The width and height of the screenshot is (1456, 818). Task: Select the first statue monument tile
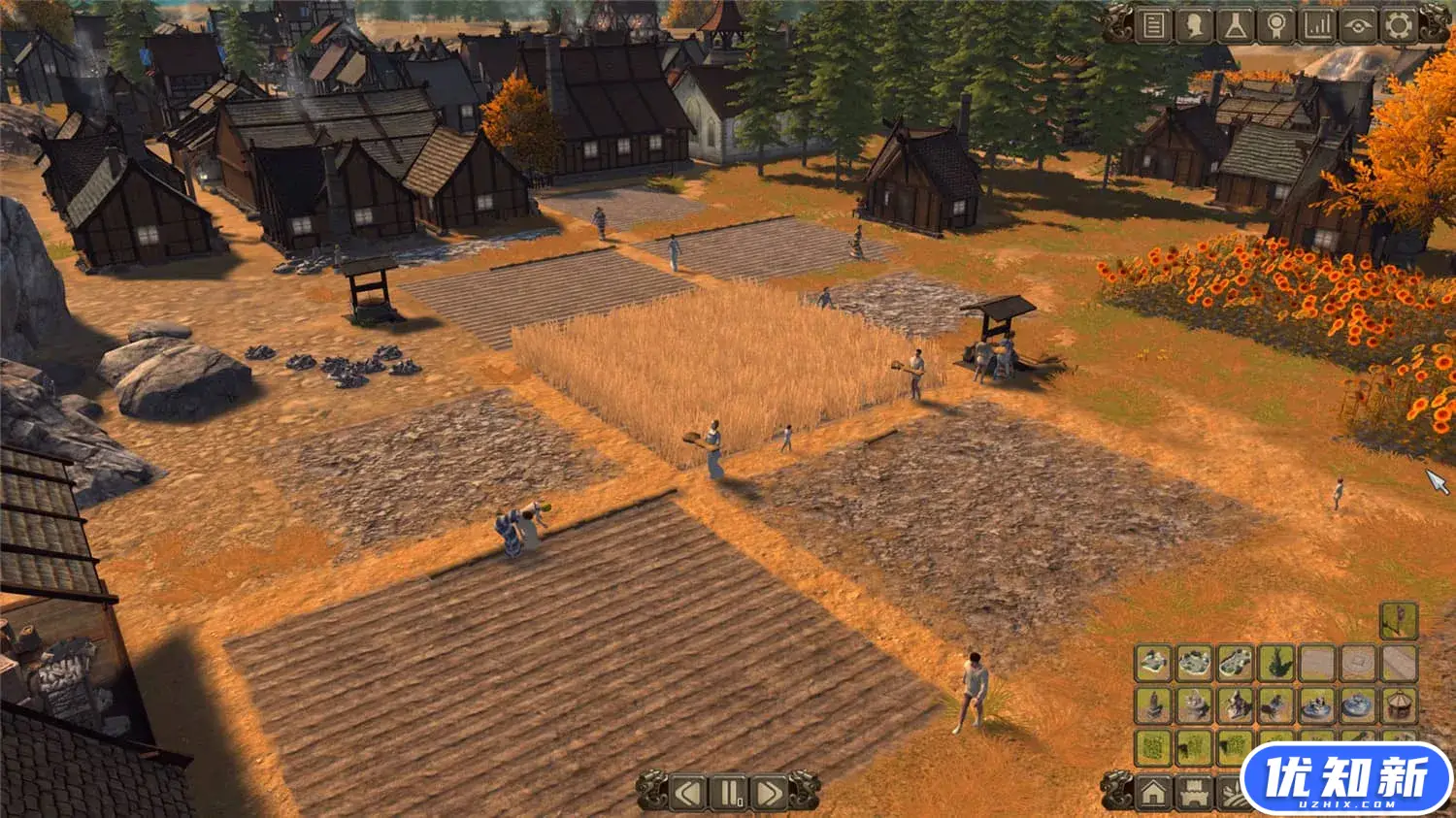coord(1153,705)
